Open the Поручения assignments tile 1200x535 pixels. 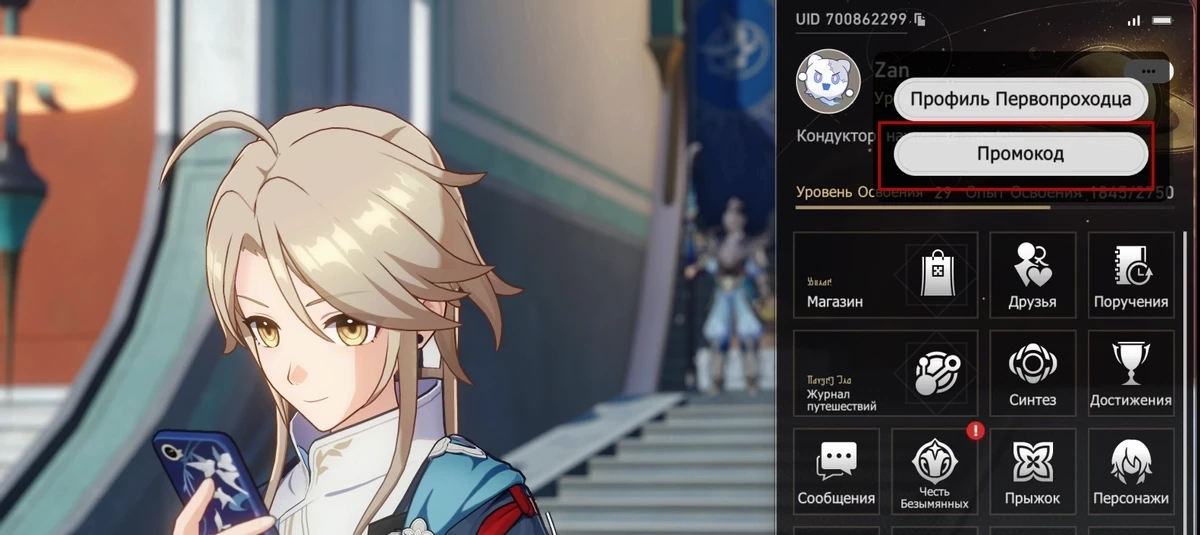pyautogui.click(x=1130, y=275)
